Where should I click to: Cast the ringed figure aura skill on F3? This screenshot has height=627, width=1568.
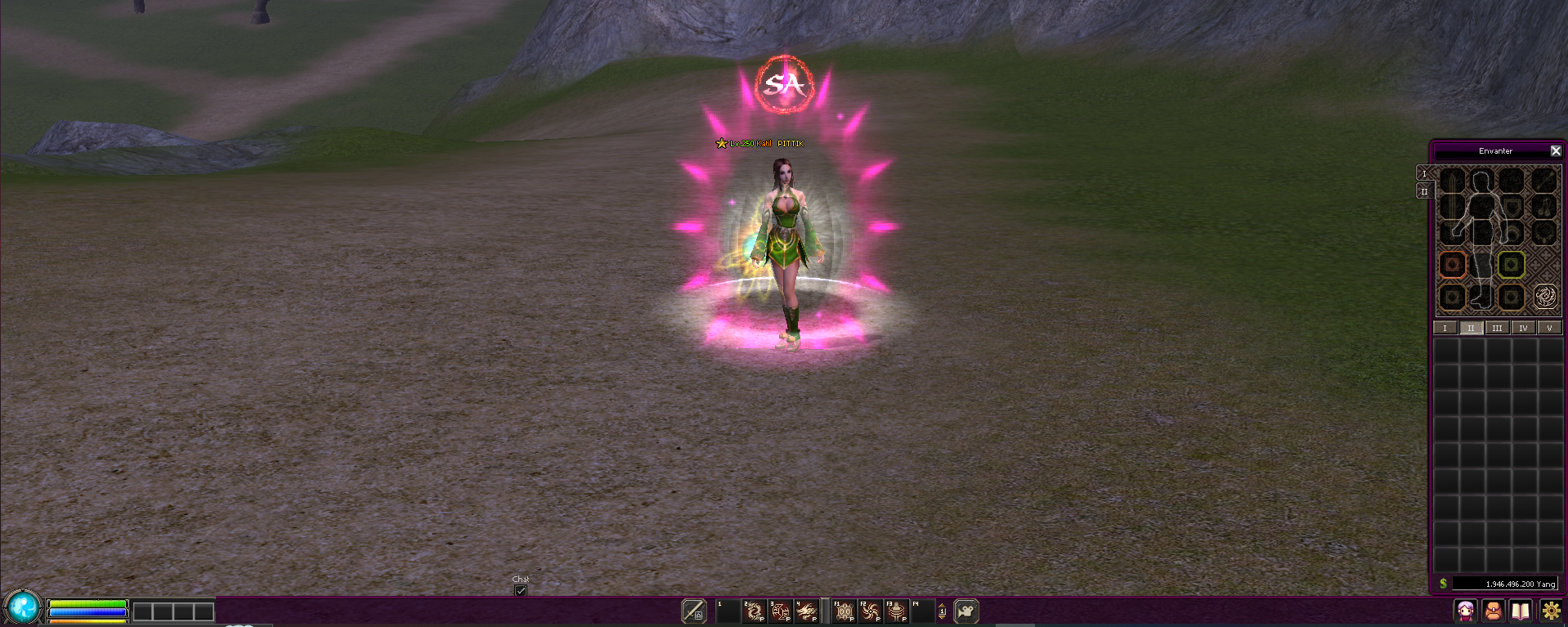pos(897,611)
